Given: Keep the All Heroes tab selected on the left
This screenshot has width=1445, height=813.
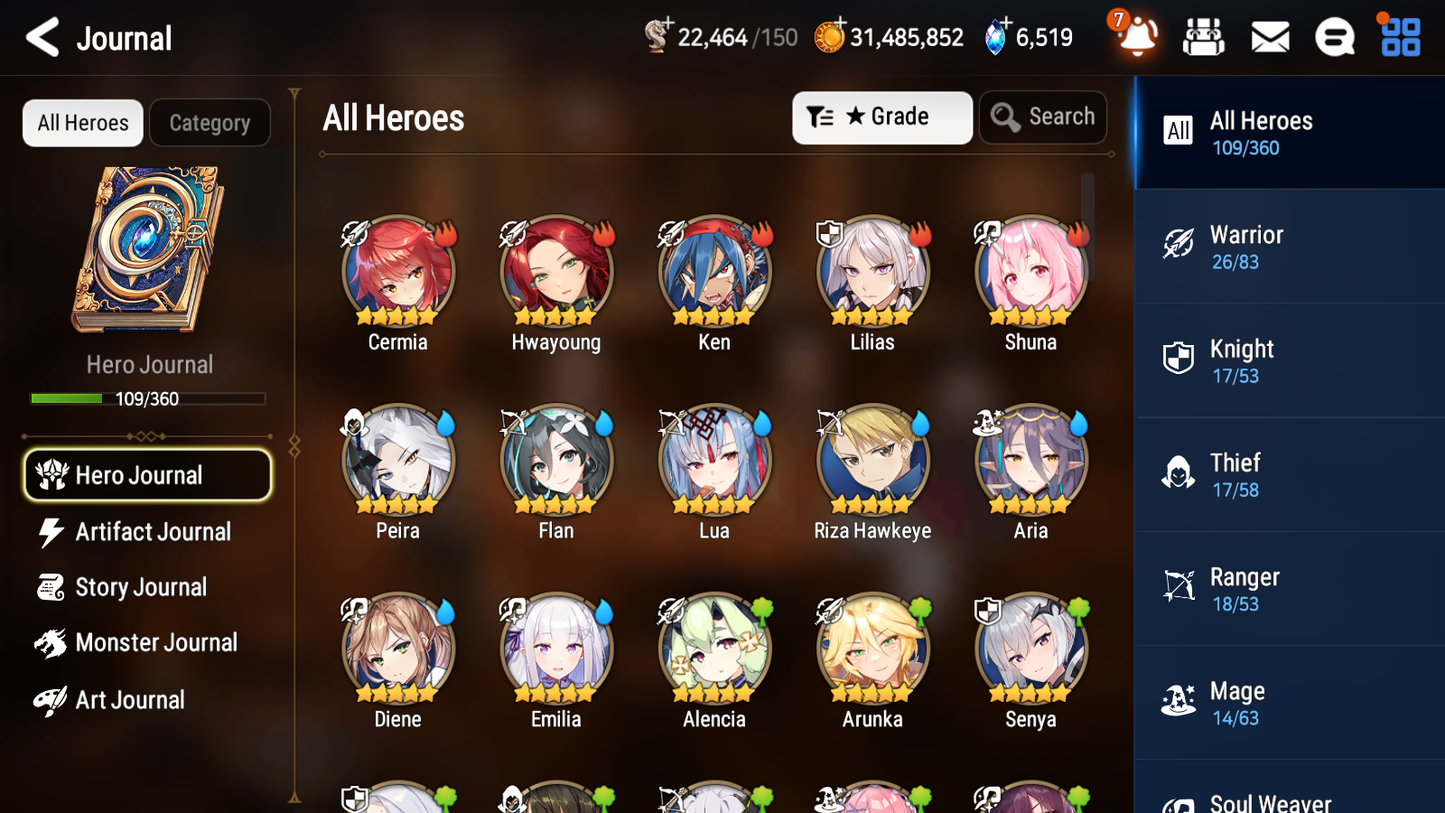Looking at the screenshot, I should click(82, 122).
